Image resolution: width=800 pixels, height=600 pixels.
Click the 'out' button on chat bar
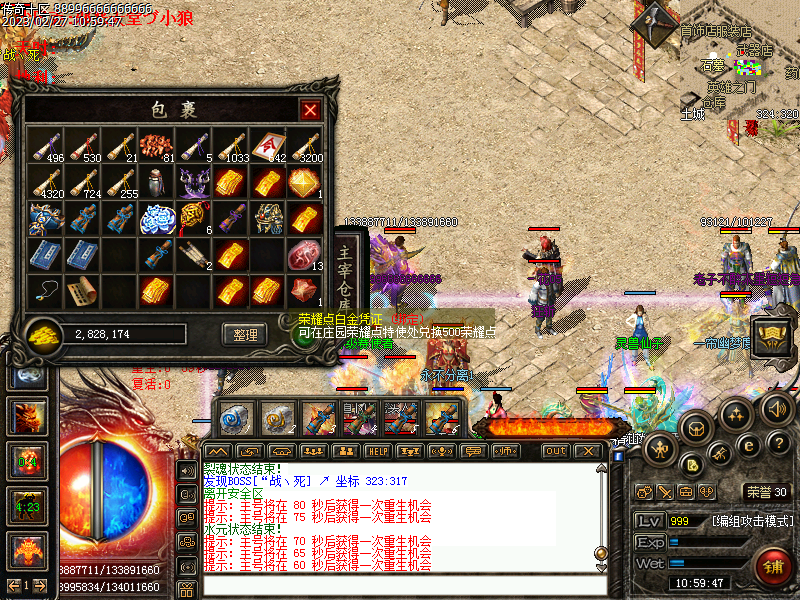[556, 451]
